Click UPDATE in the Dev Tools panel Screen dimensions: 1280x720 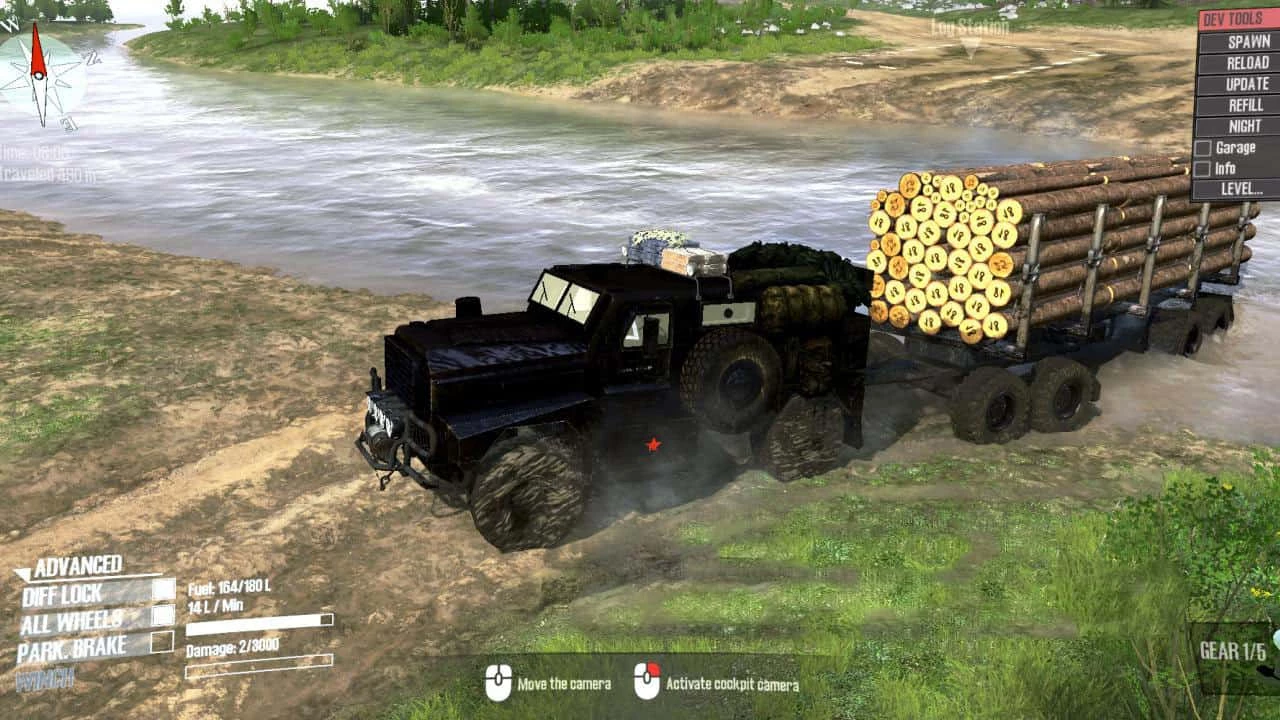click(x=1245, y=85)
